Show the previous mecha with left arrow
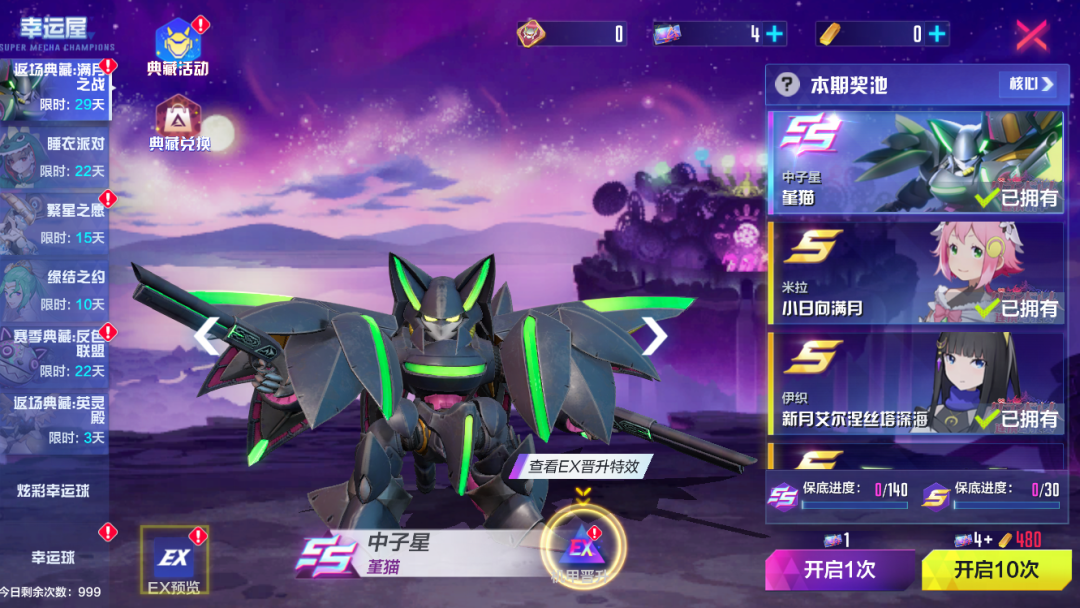This screenshot has height=608, width=1080. (206, 336)
